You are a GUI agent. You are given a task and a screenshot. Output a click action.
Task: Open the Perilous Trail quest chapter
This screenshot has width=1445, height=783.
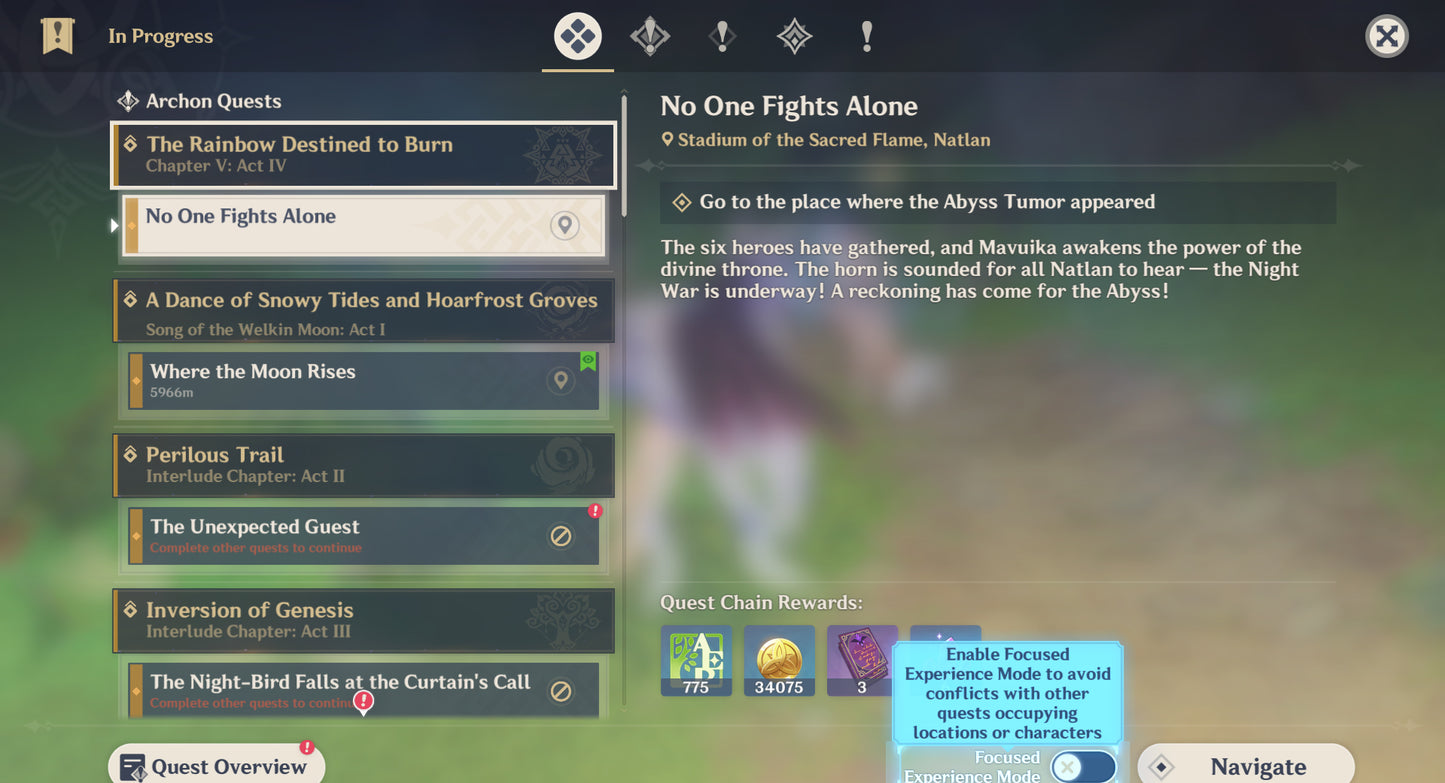point(363,465)
